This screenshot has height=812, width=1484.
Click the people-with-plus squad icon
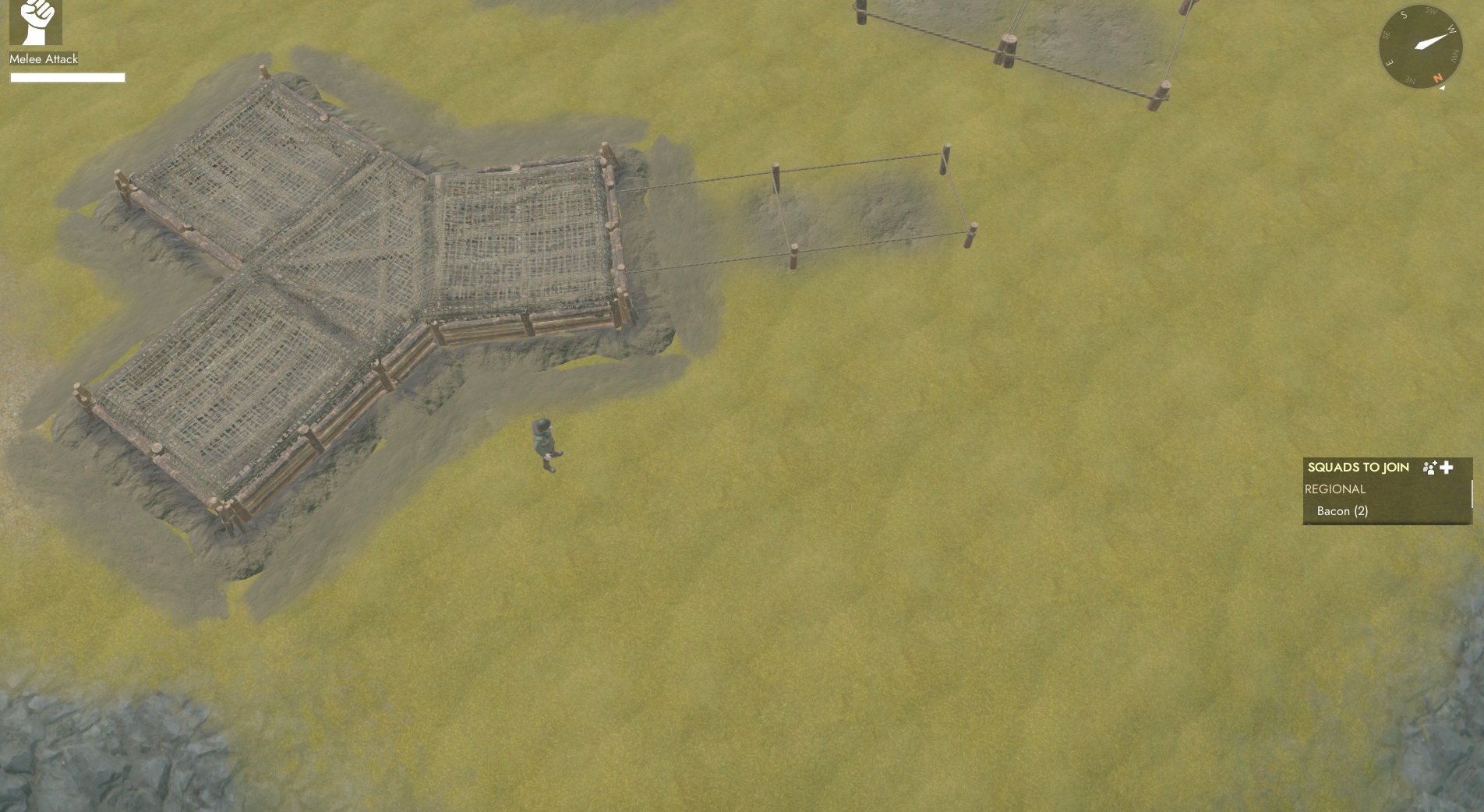coord(1429,468)
